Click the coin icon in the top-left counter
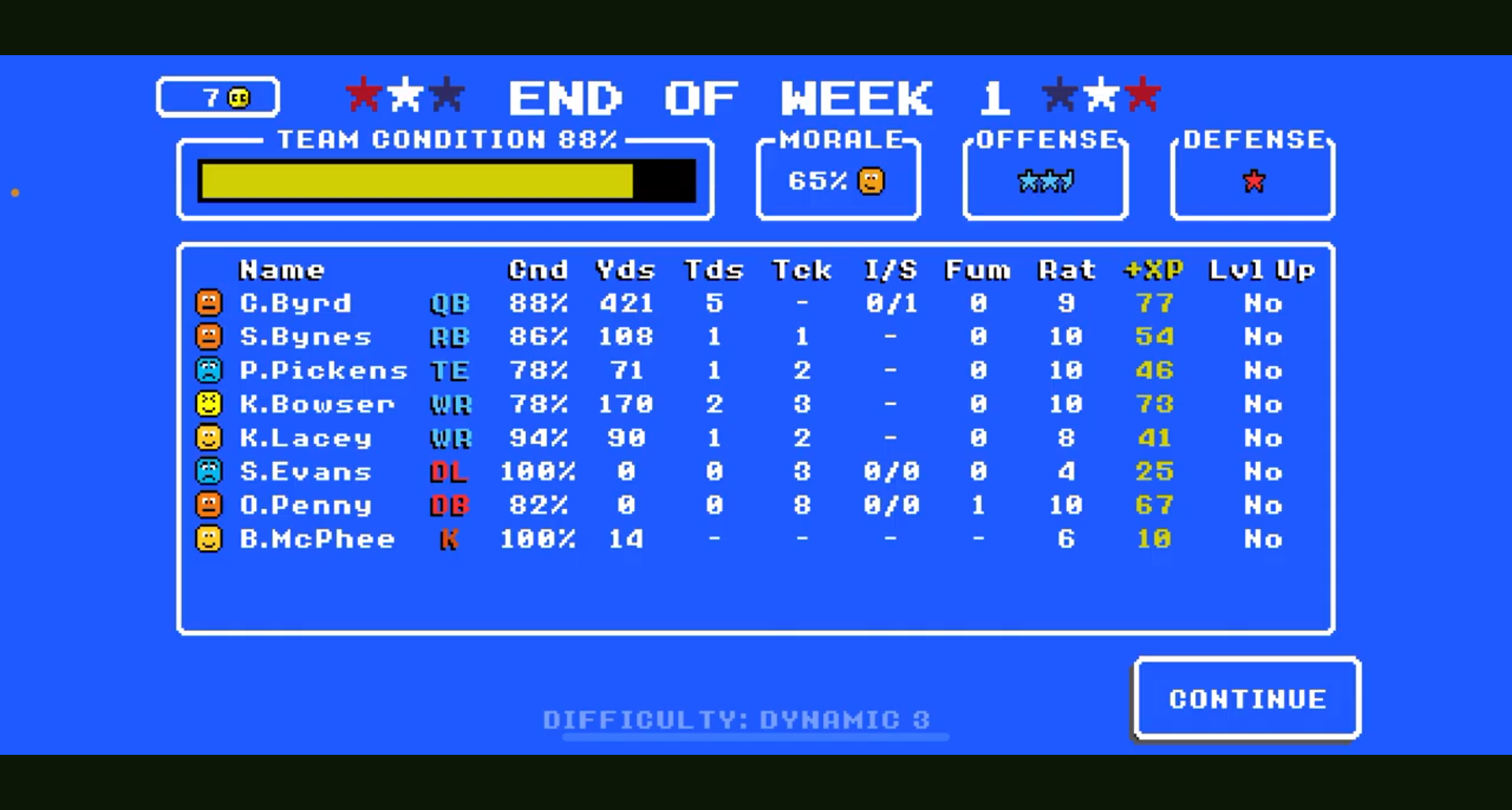The image size is (1512, 810). click(237, 97)
